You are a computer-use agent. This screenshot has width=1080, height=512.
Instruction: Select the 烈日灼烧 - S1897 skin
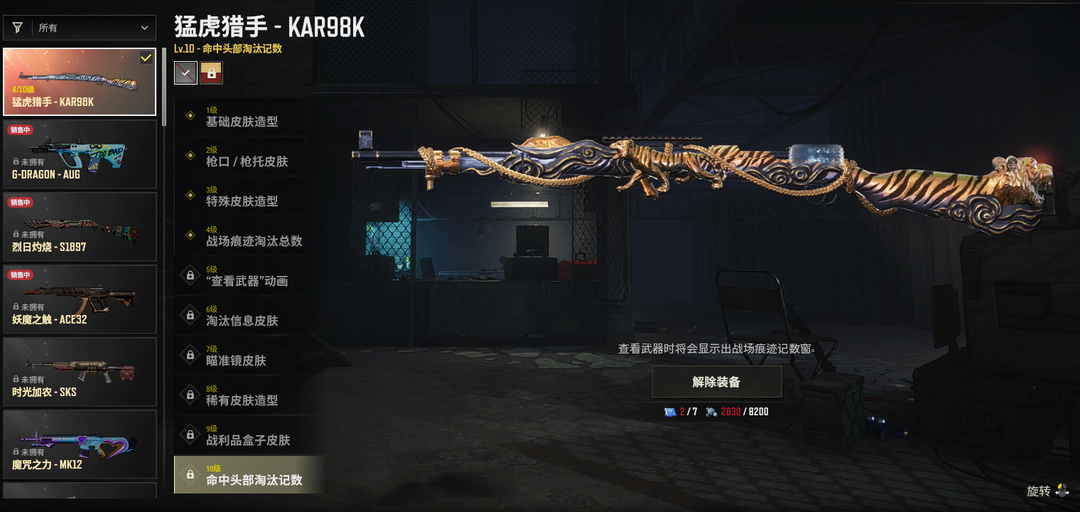click(x=80, y=226)
